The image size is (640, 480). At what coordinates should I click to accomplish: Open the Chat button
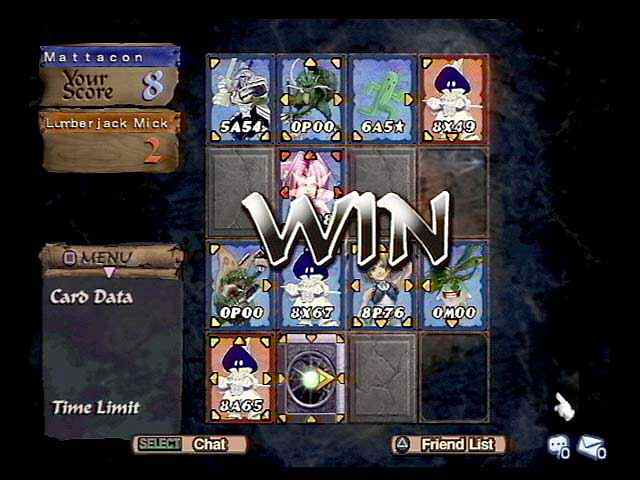pos(190,444)
